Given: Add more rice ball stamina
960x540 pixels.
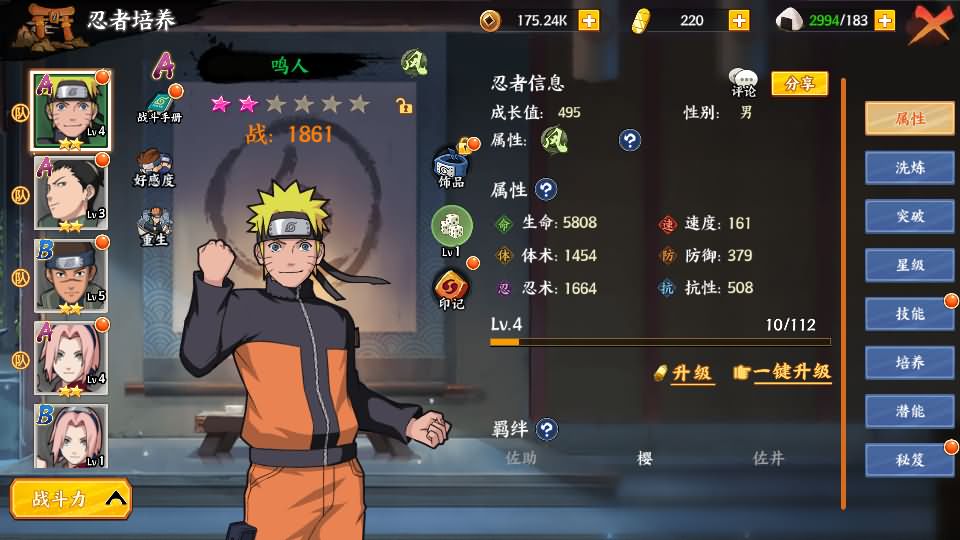Looking at the screenshot, I should click(x=884, y=20).
